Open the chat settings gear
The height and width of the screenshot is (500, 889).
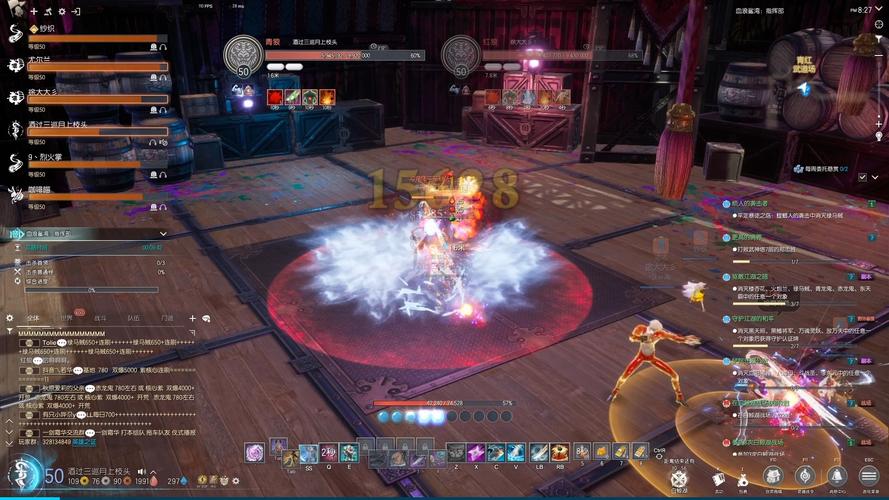[x=9, y=318]
